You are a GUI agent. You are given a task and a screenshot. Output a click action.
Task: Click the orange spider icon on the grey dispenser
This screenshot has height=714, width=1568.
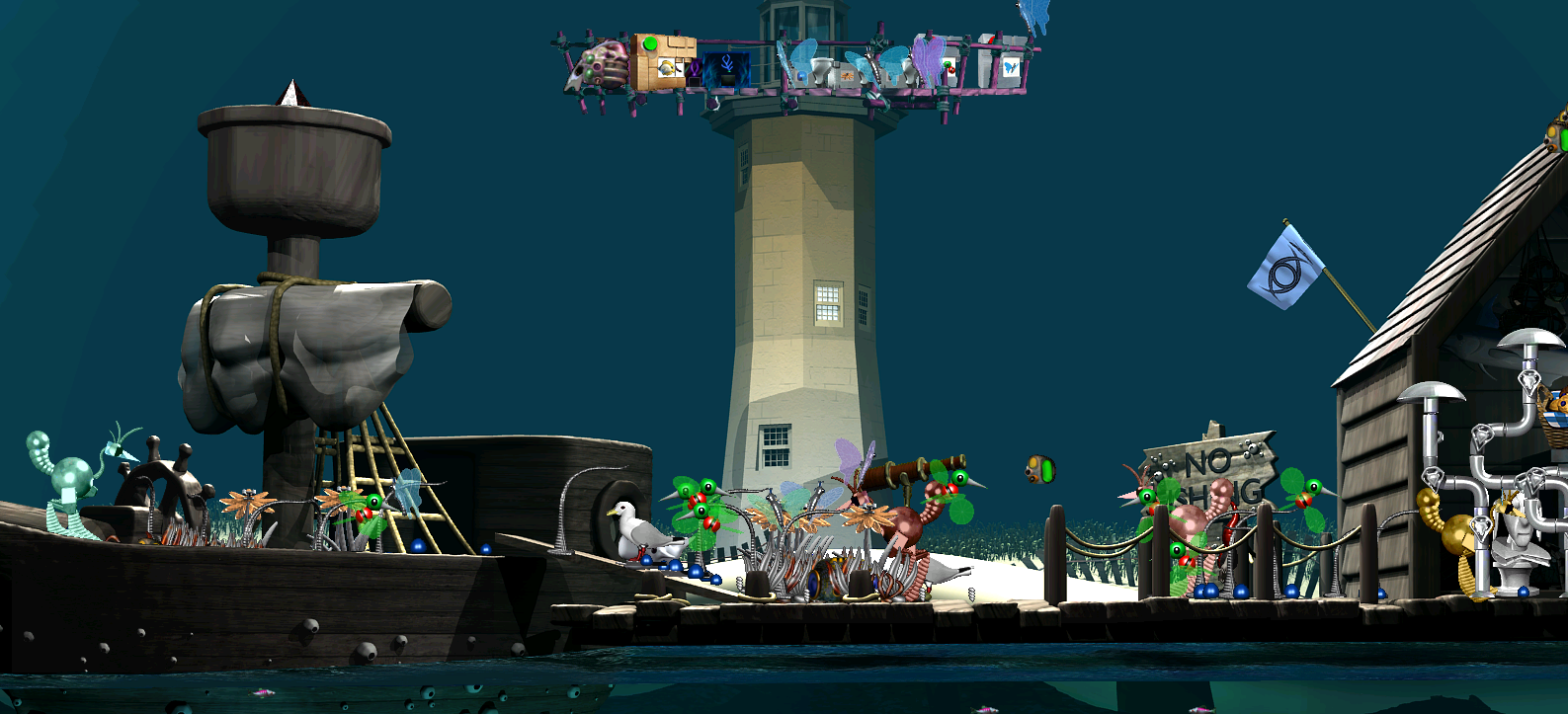[849, 74]
